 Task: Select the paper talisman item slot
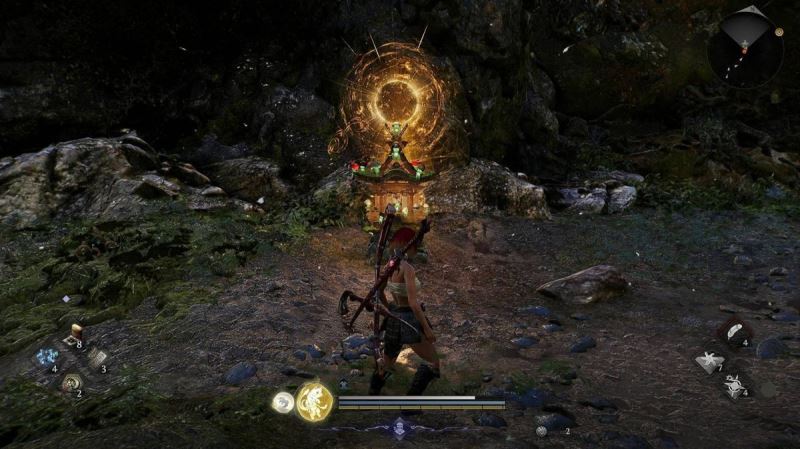point(96,357)
